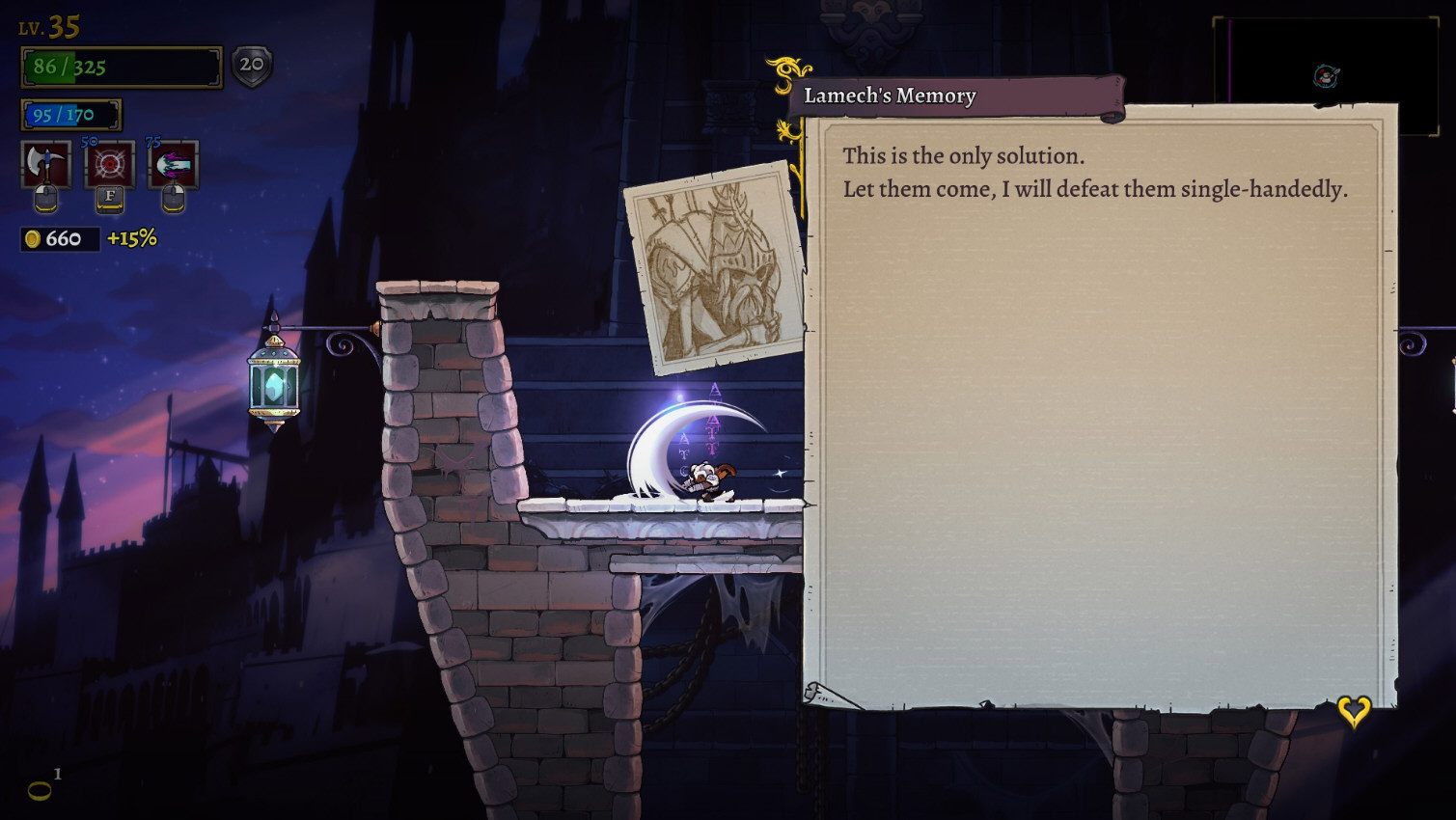Image resolution: width=1456 pixels, height=820 pixels.
Task: Click the yellow heart on the journal page
Action: coord(1354,712)
